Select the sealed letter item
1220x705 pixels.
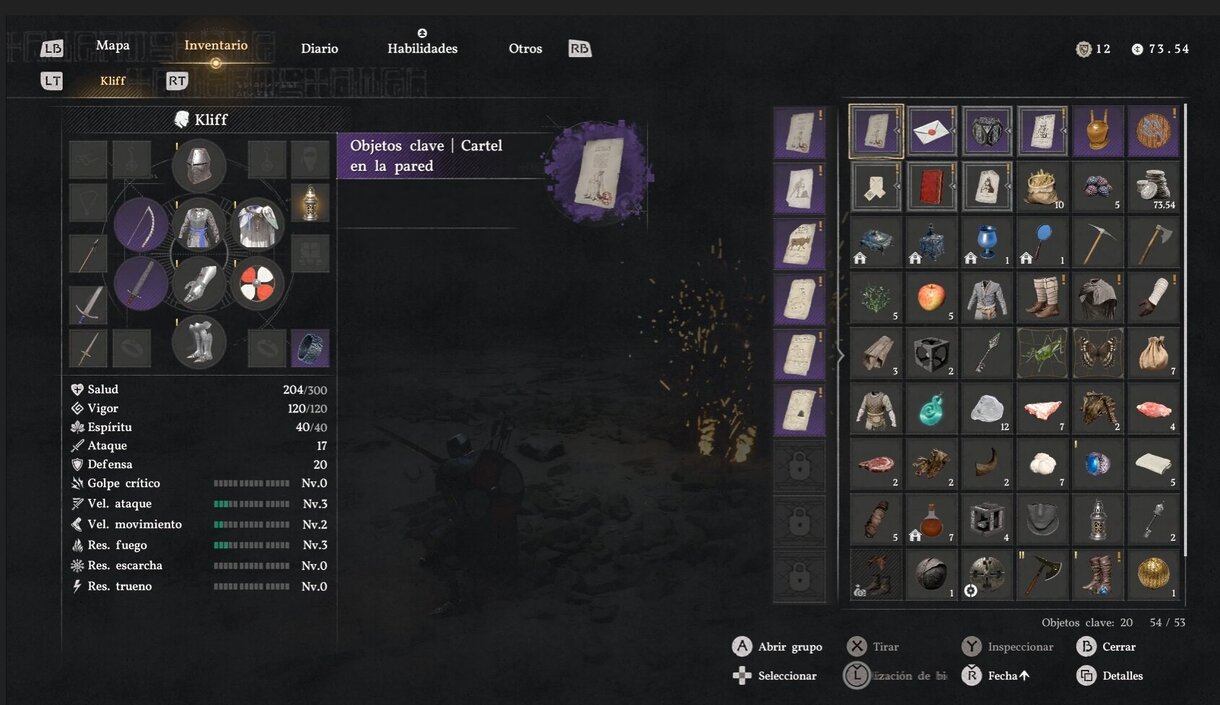point(932,132)
